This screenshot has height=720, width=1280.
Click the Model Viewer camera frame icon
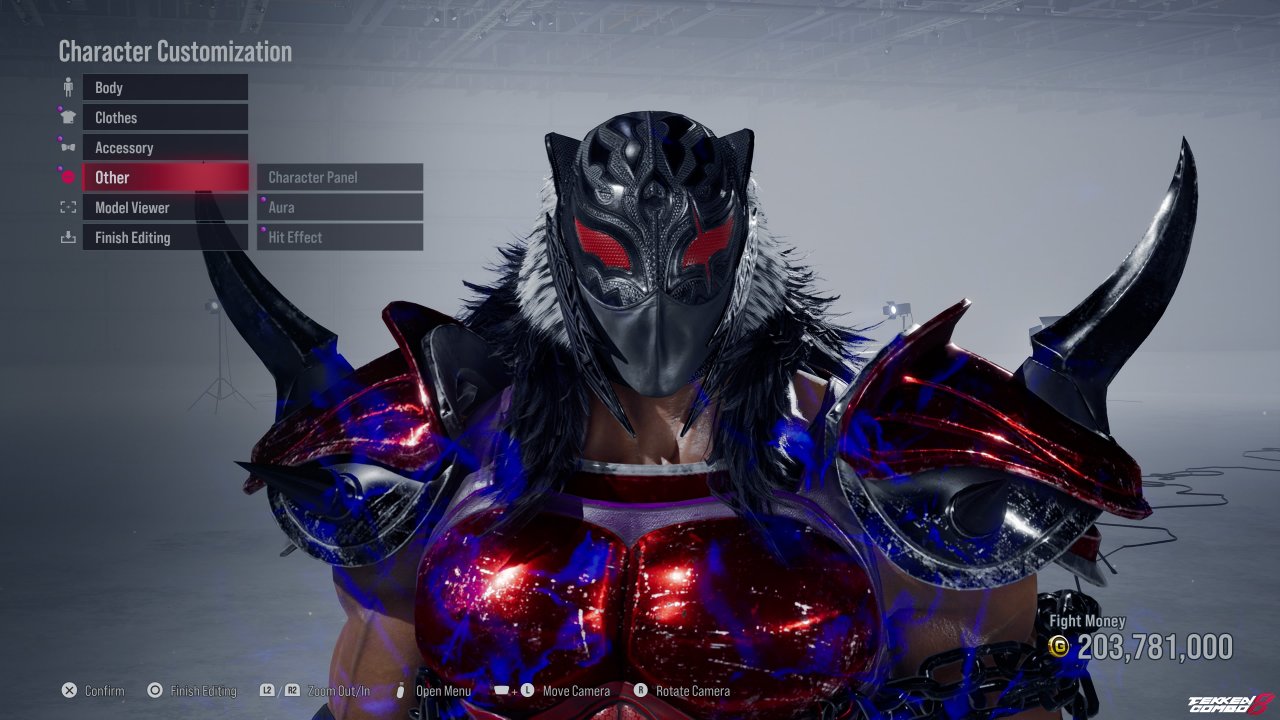[67, 207]
